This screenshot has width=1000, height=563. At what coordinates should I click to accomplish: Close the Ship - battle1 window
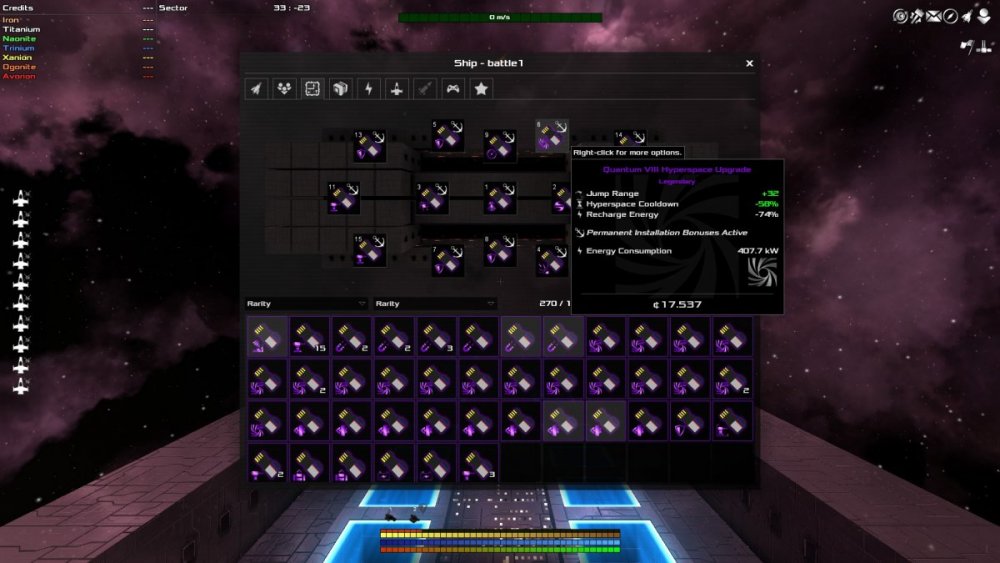749,63
